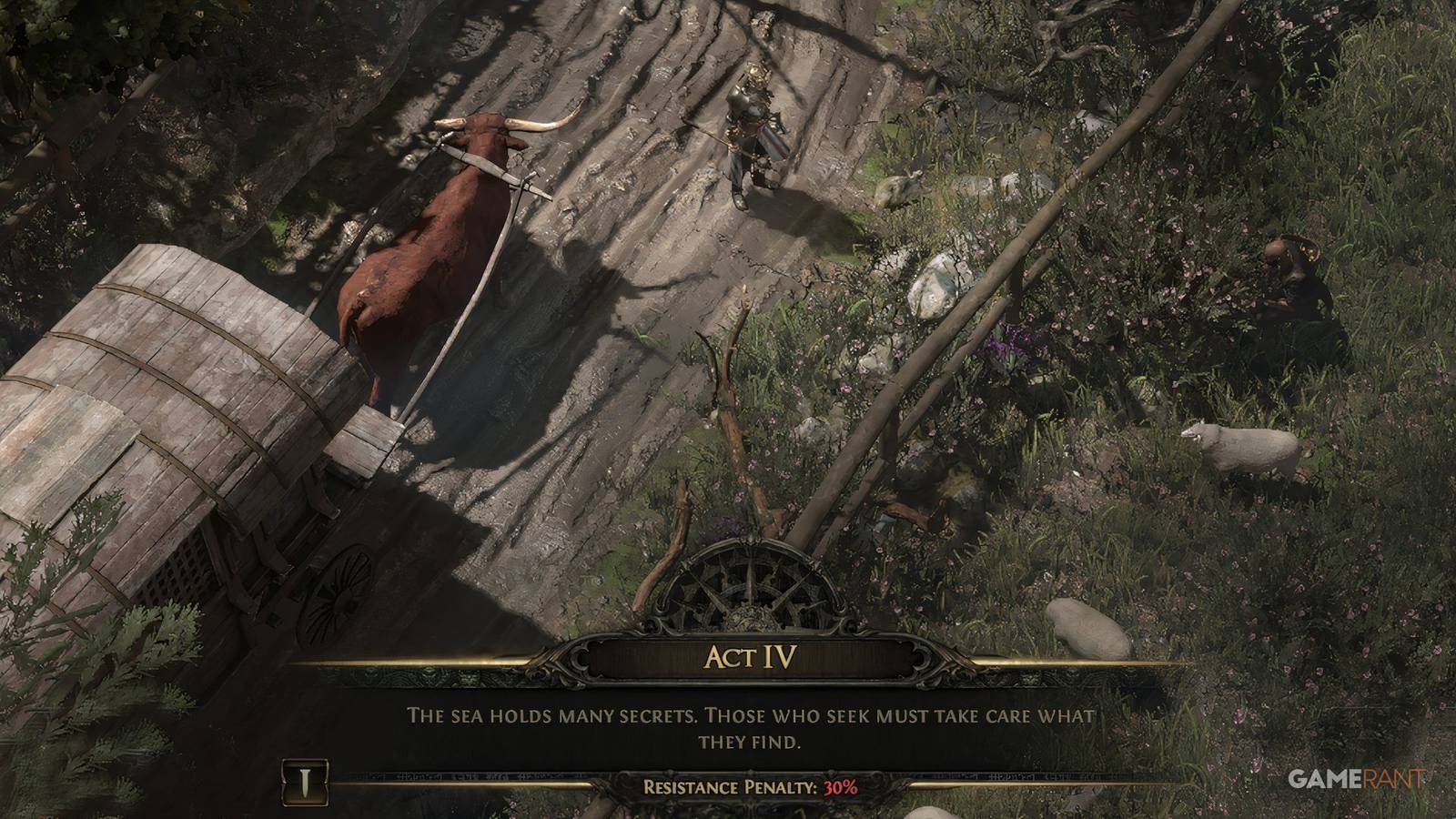1456x819 pixels.
Task: Select the armored character standing on the road
Action: click(748, 136)
